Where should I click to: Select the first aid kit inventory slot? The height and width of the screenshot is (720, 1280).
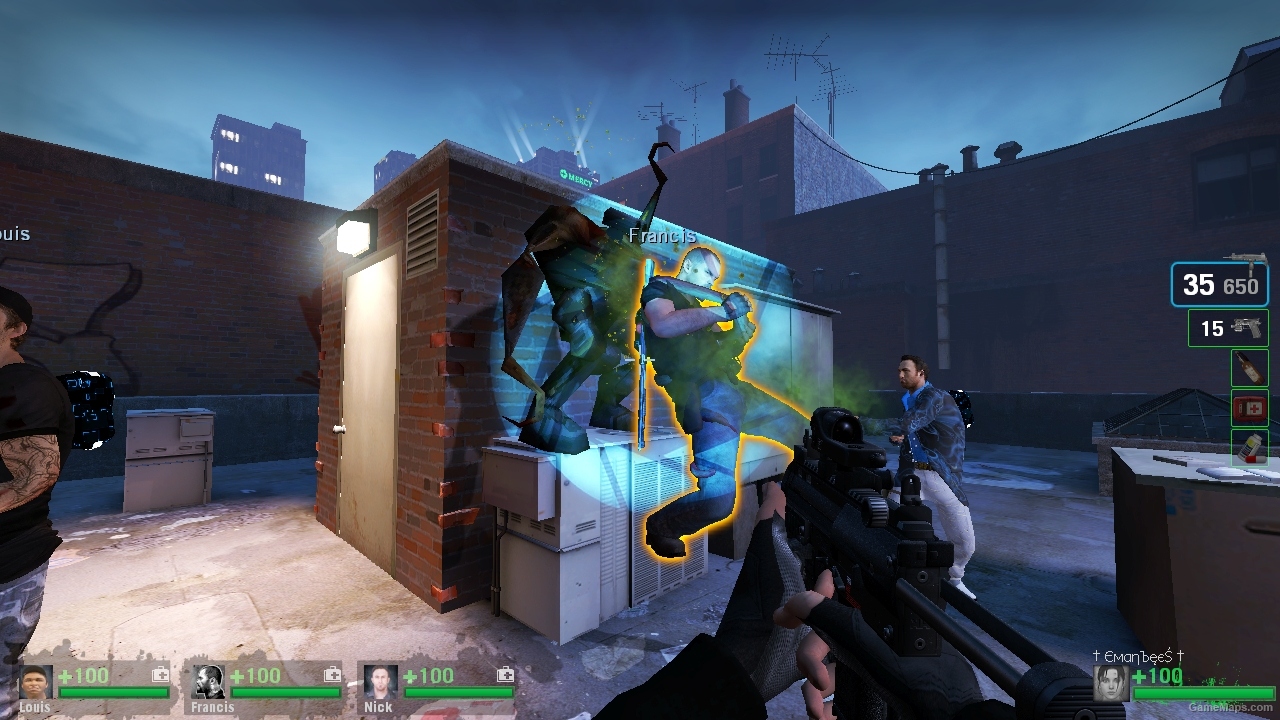(x=1248, y=408)
